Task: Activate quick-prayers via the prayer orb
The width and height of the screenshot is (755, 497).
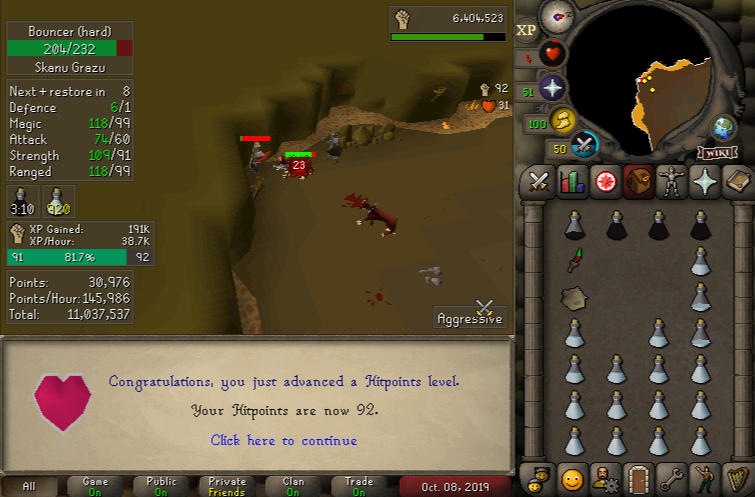Action: click(552, 88)
